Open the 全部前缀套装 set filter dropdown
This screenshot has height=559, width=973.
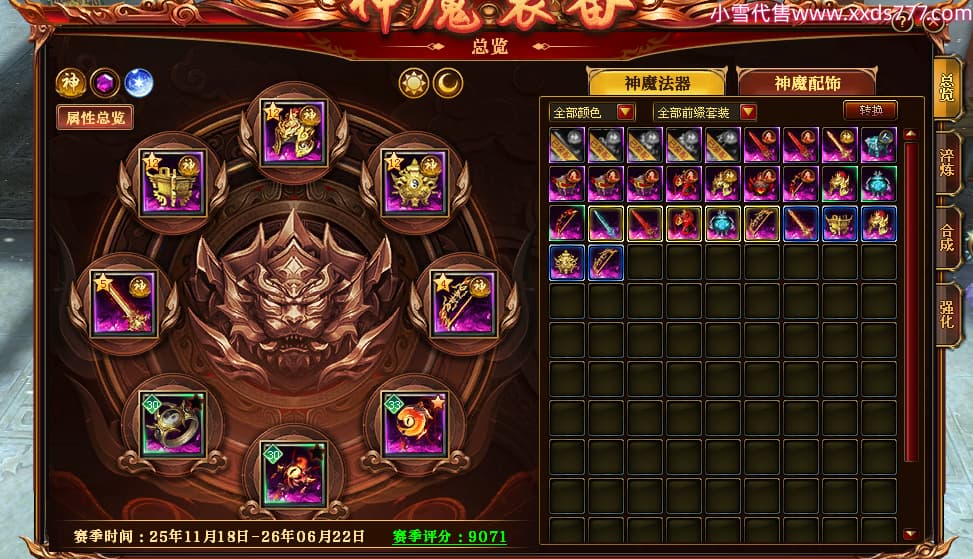click(x=704, y=111)
